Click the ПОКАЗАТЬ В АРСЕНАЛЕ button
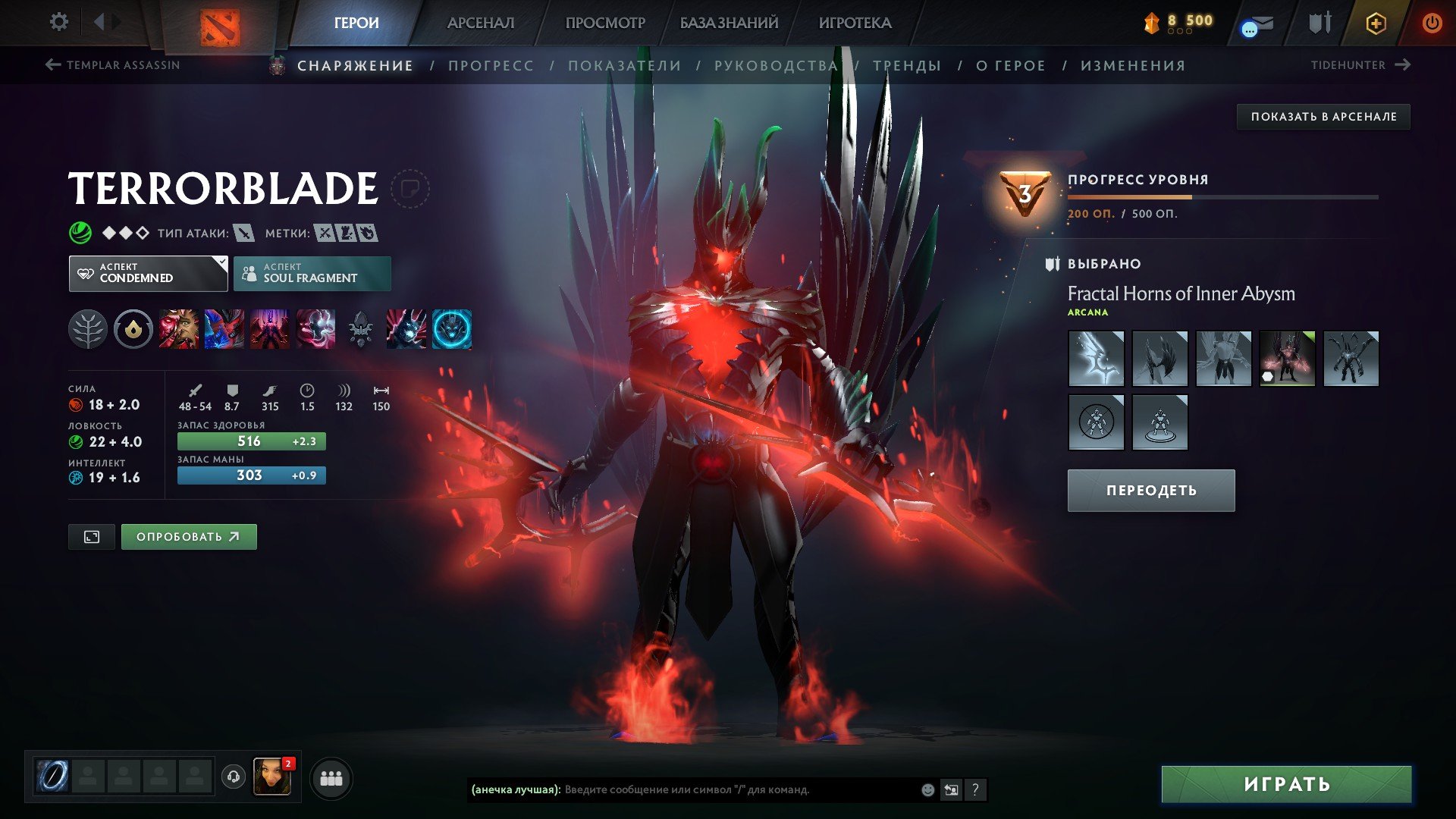This screenshot has width=1456, height=819. pyautogui.click(x=1323, y=117)
